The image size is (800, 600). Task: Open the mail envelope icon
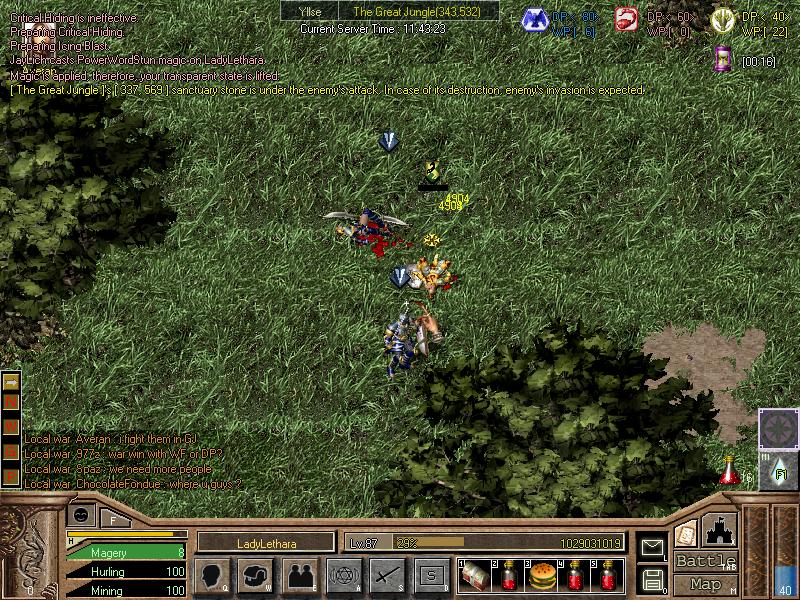tap(653, 547)
